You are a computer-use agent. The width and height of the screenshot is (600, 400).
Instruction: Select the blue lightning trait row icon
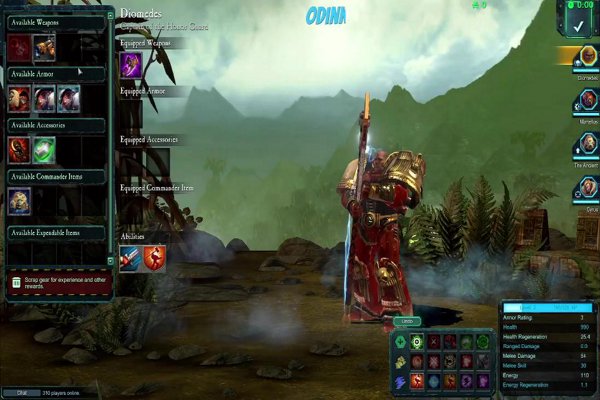point(400,381)
